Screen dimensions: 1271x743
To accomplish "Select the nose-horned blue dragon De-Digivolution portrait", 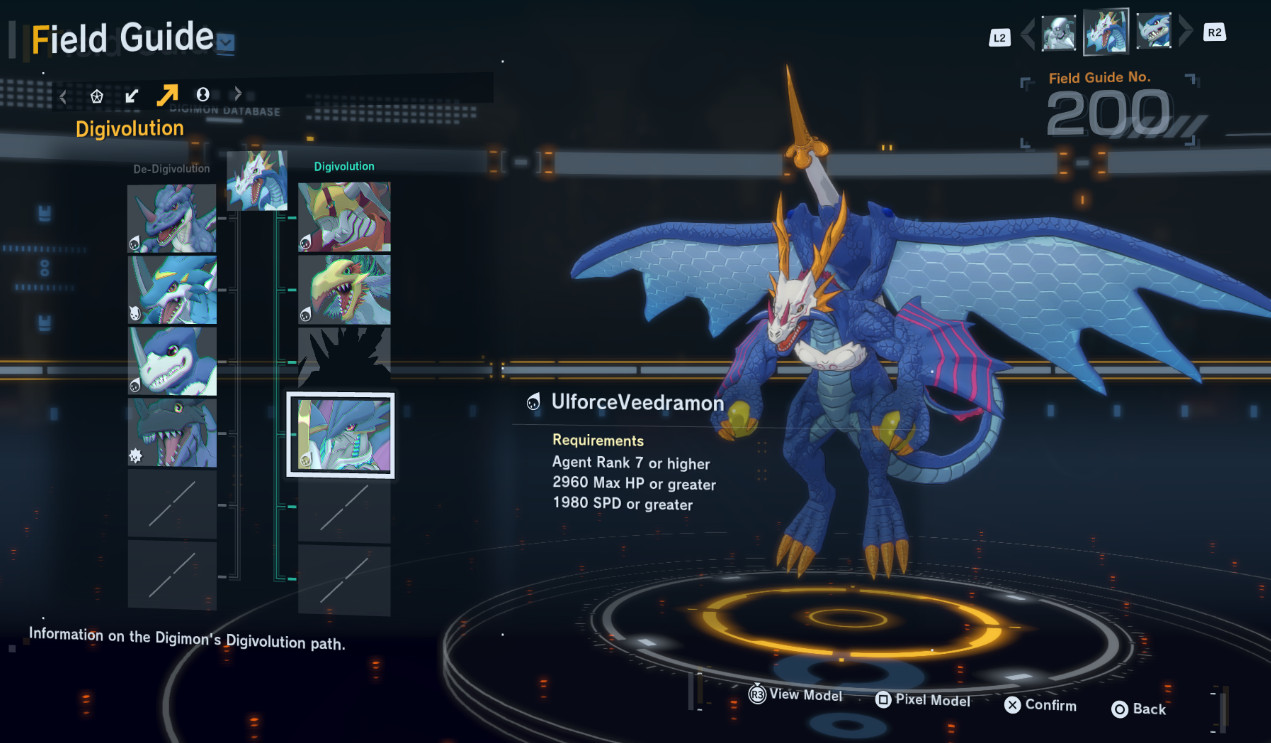I will pyautogui.click(x=172, y=218).
